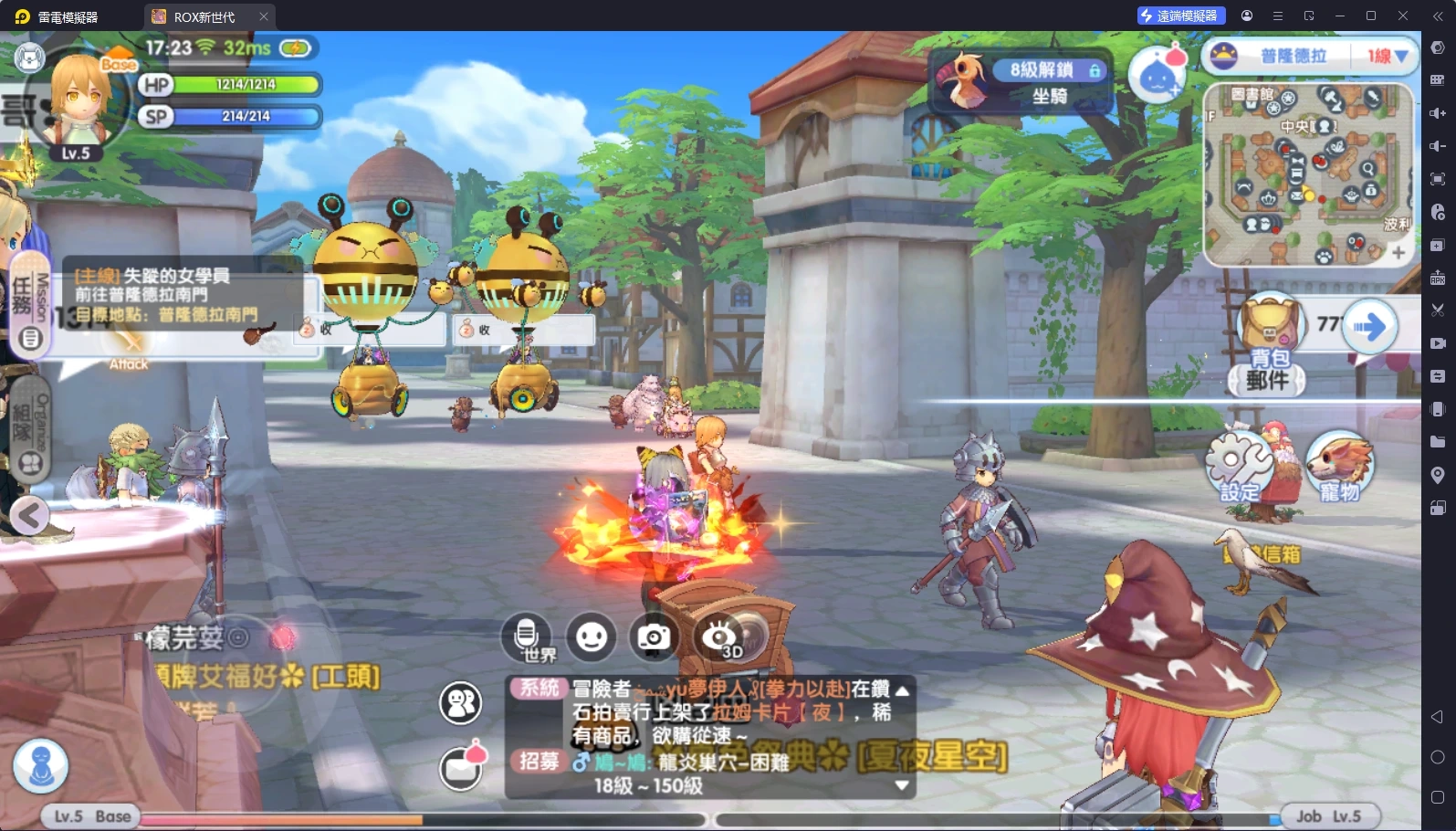The image size is (1456, 831).
Task: Click the minimap plus button
Action: click(1398, 252)
